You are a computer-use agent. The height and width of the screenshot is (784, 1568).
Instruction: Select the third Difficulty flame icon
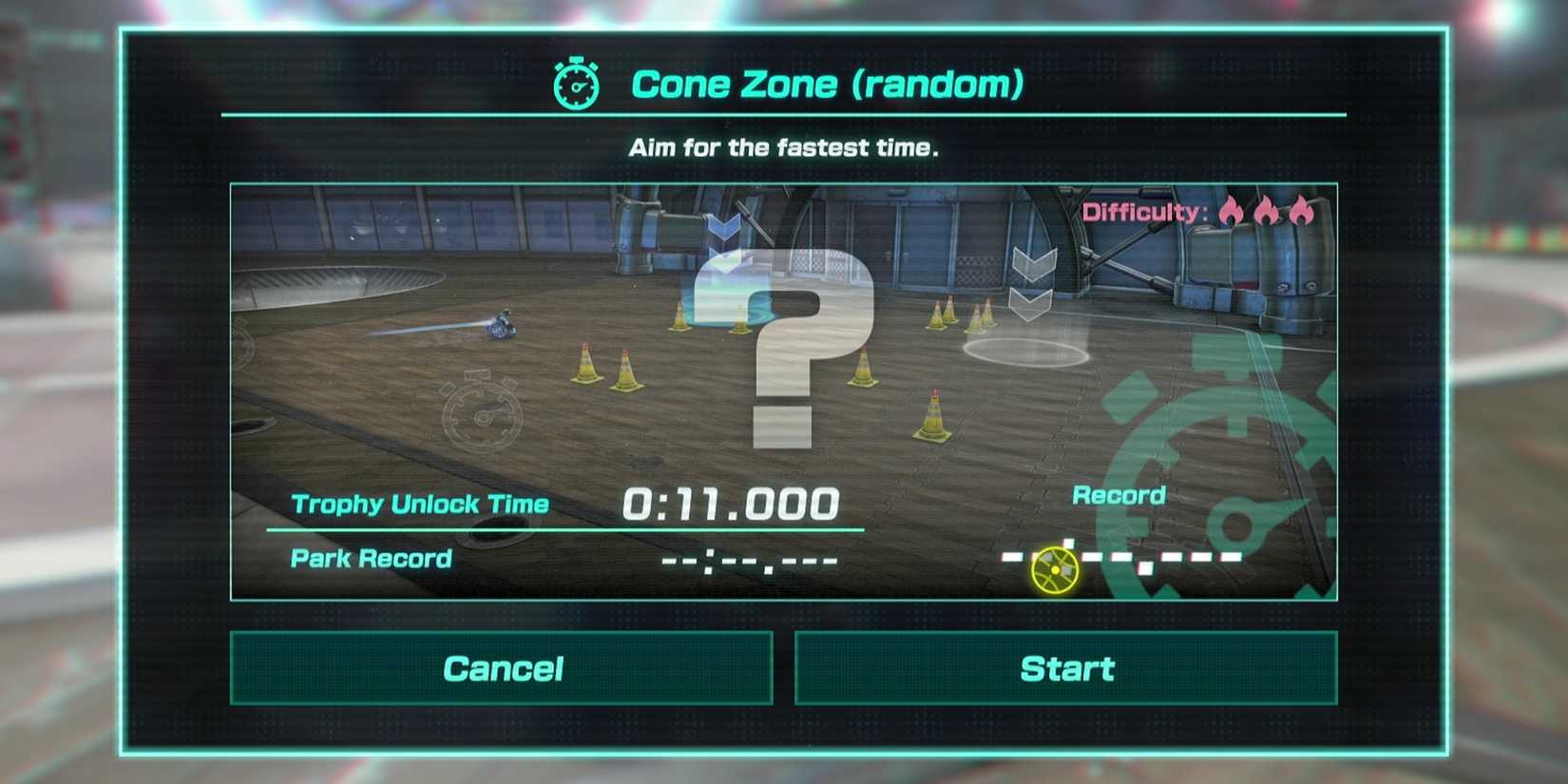click(x=1304, y=212)
